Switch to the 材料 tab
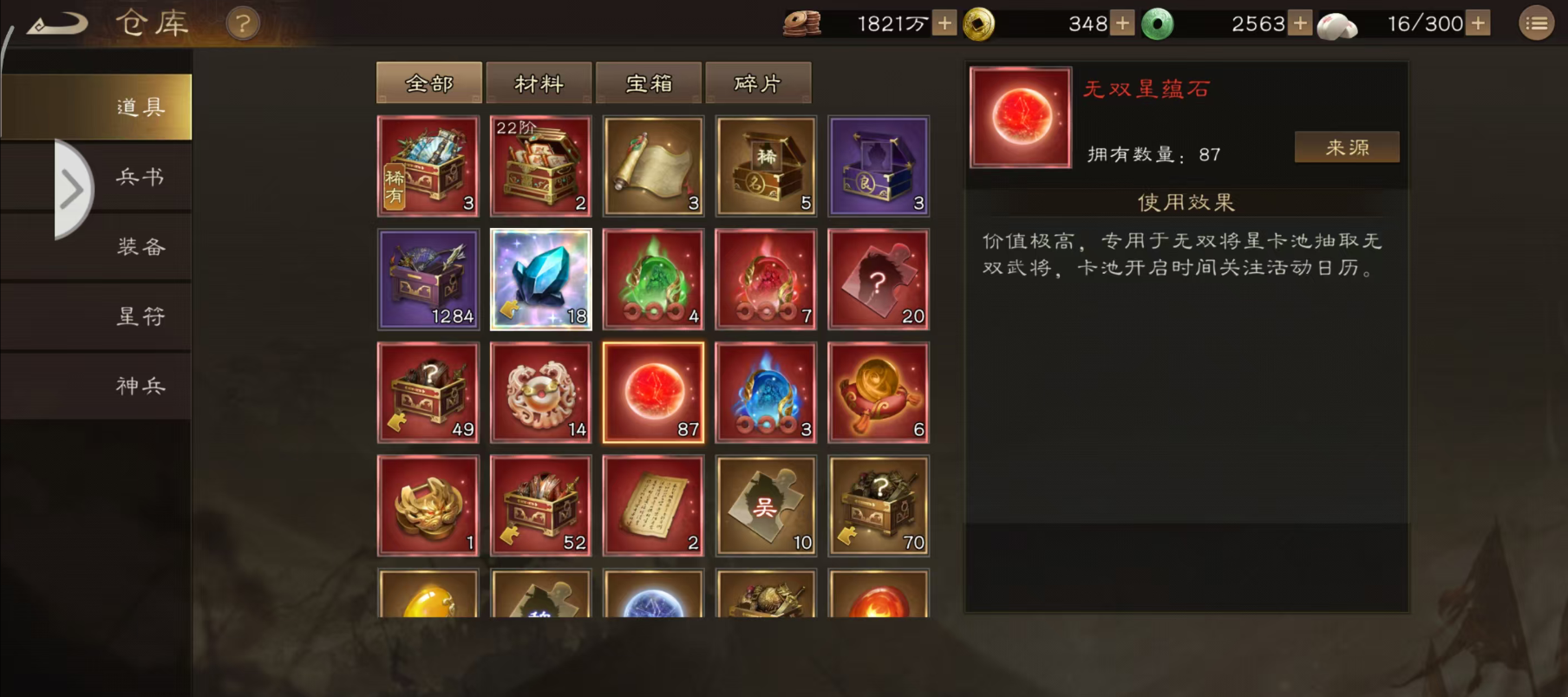Screen dimensions: 1568x697 [x=539, y=82]
